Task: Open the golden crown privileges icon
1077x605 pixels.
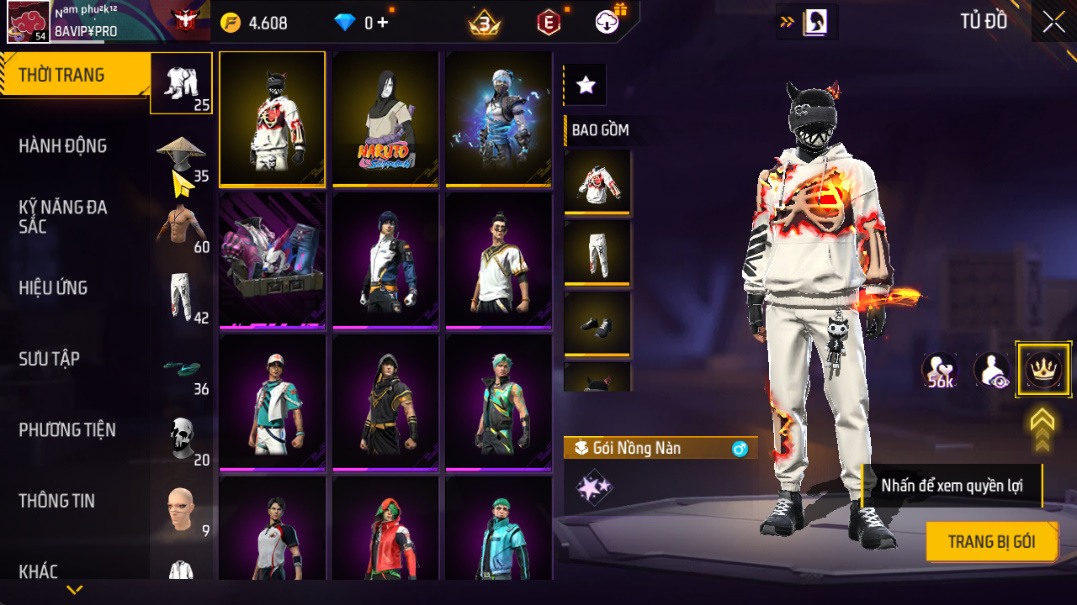Action: [1044, 369]
